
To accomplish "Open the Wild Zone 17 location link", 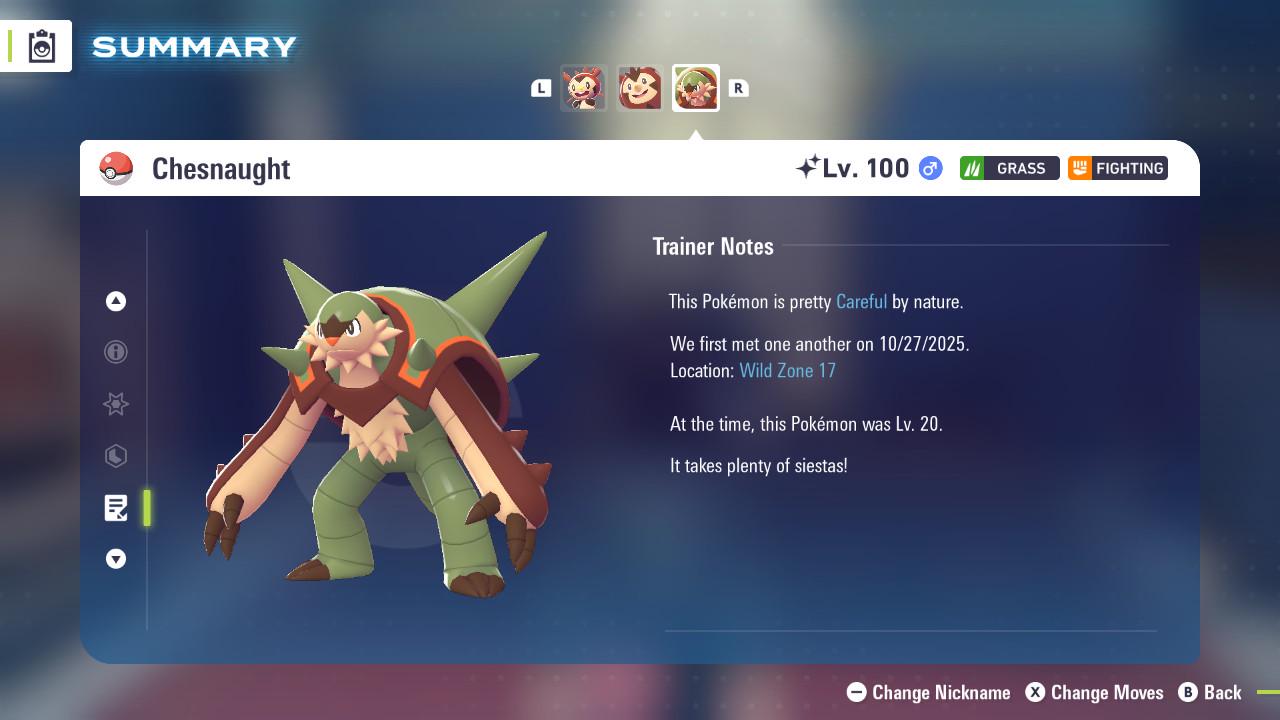I will coord(788,370).
